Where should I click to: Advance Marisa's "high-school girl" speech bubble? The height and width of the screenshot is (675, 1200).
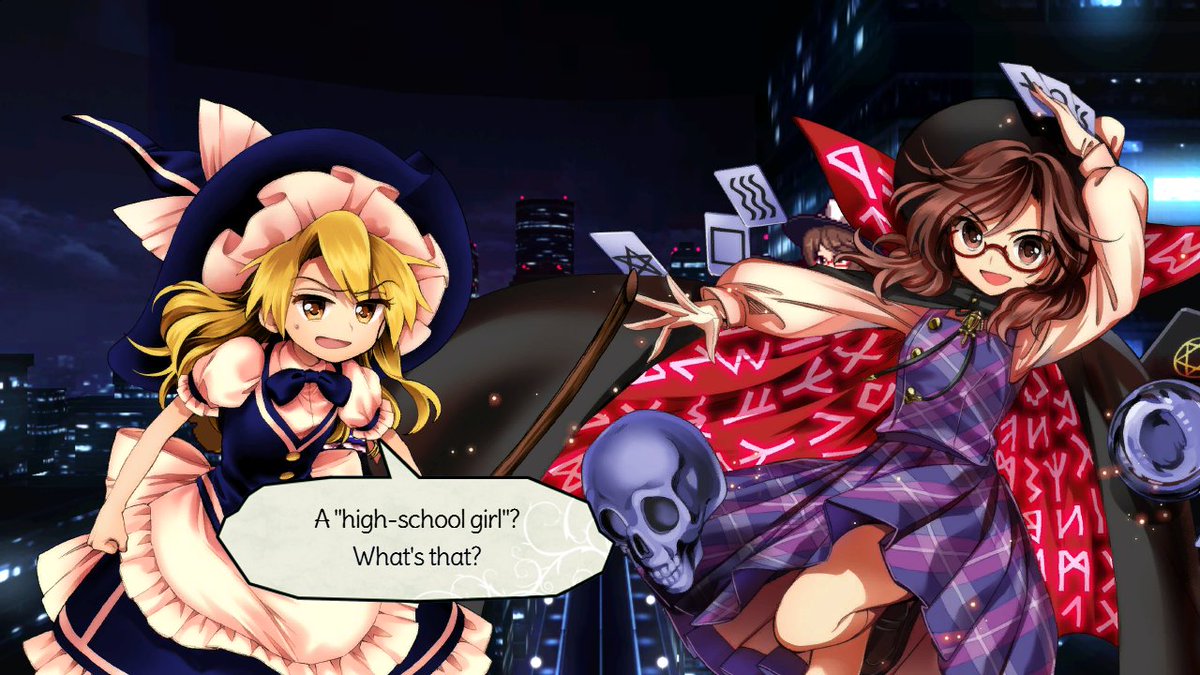point(414,537)
